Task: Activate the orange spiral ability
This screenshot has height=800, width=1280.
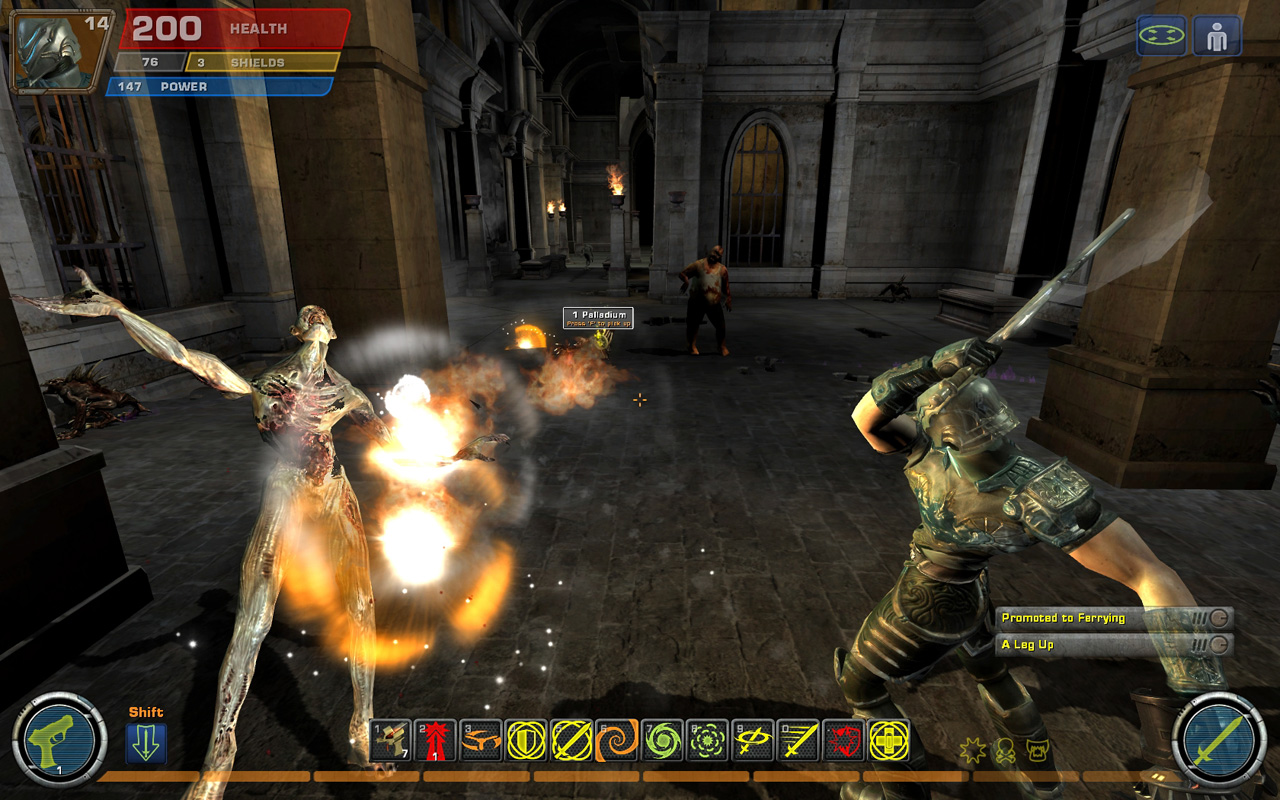Action: 617,741
